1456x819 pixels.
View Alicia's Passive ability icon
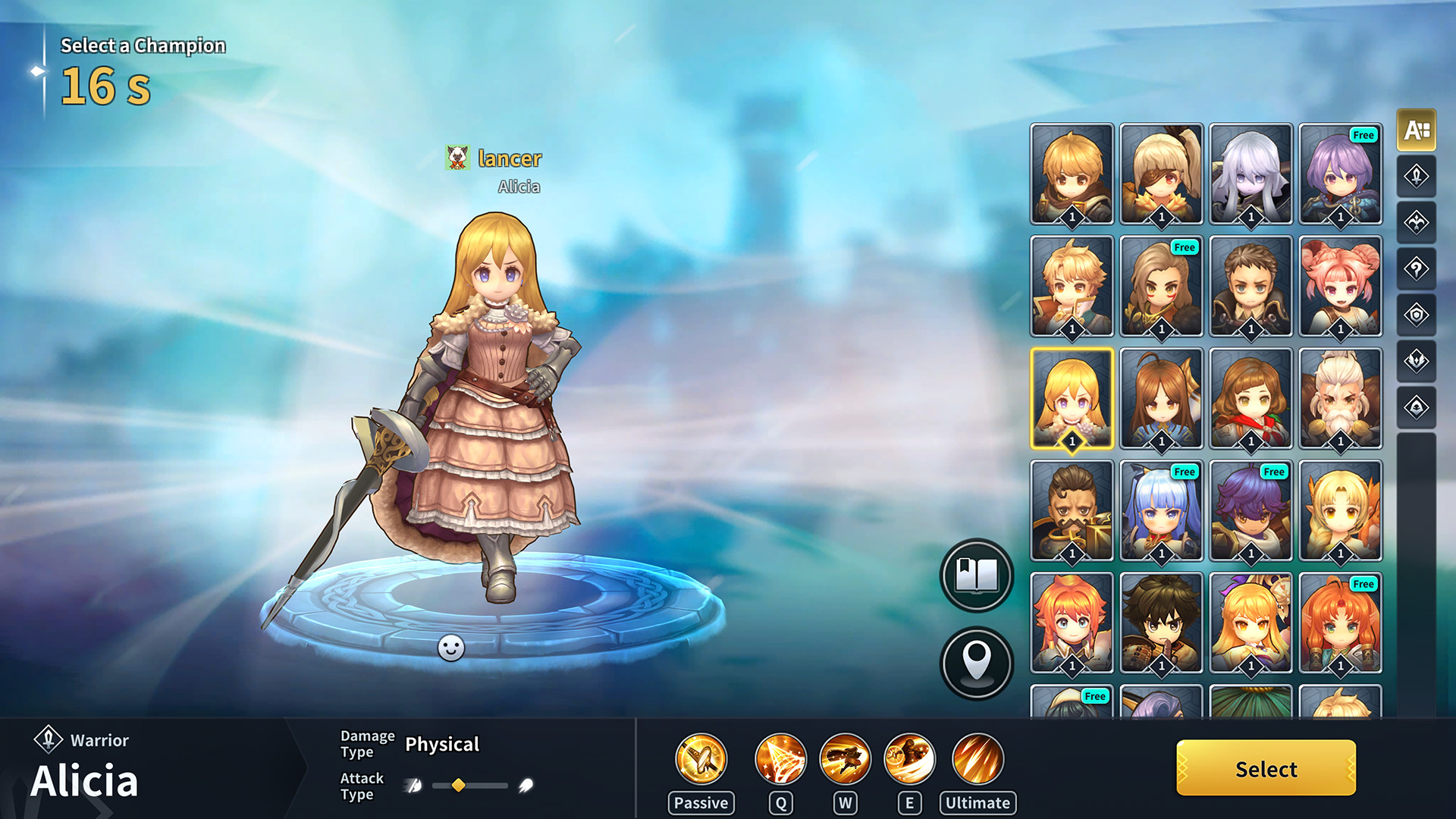pyautogui.click(x=700, y=758)
